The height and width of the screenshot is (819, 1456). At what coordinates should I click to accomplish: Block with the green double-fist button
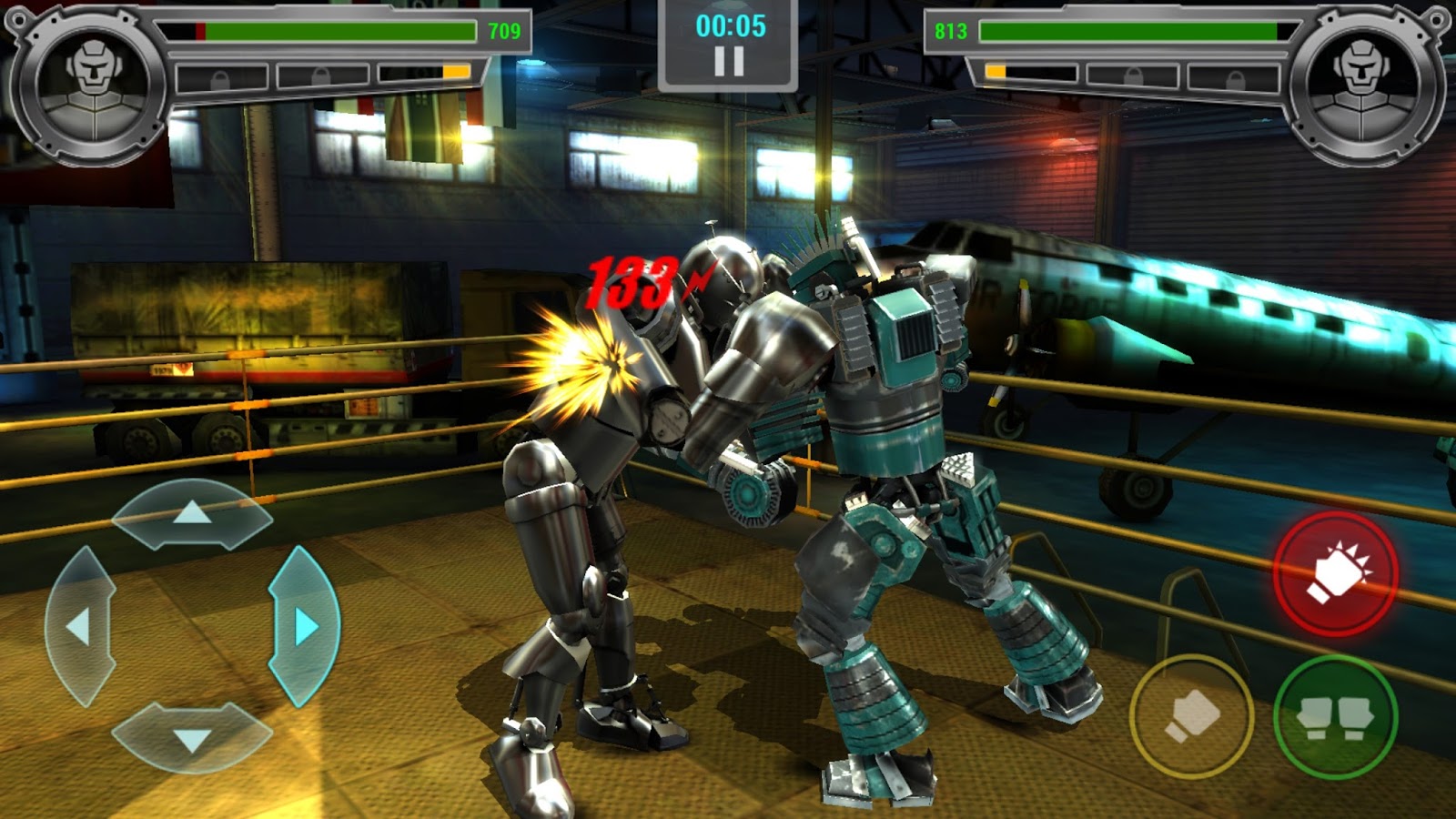[1335, 716]
